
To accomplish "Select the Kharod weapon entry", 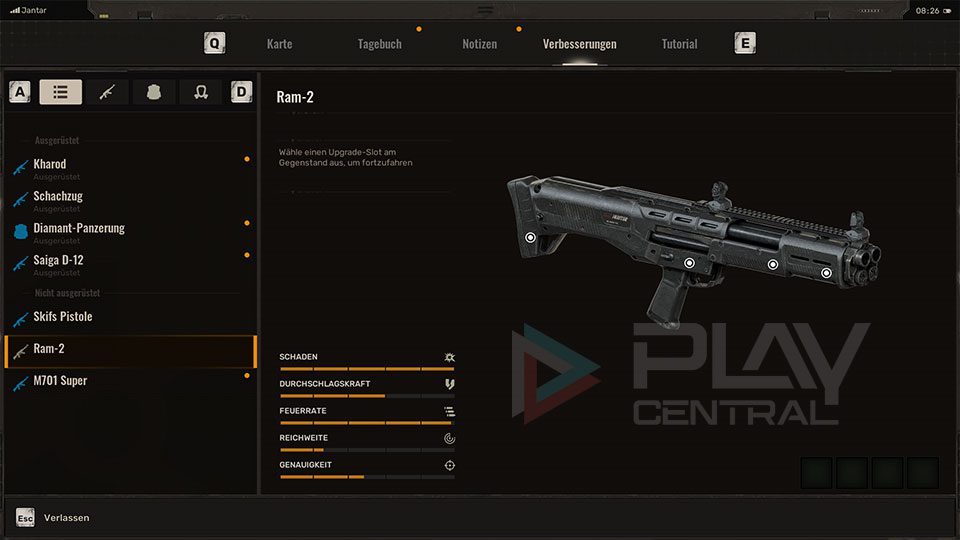I will tap(50, 165).
